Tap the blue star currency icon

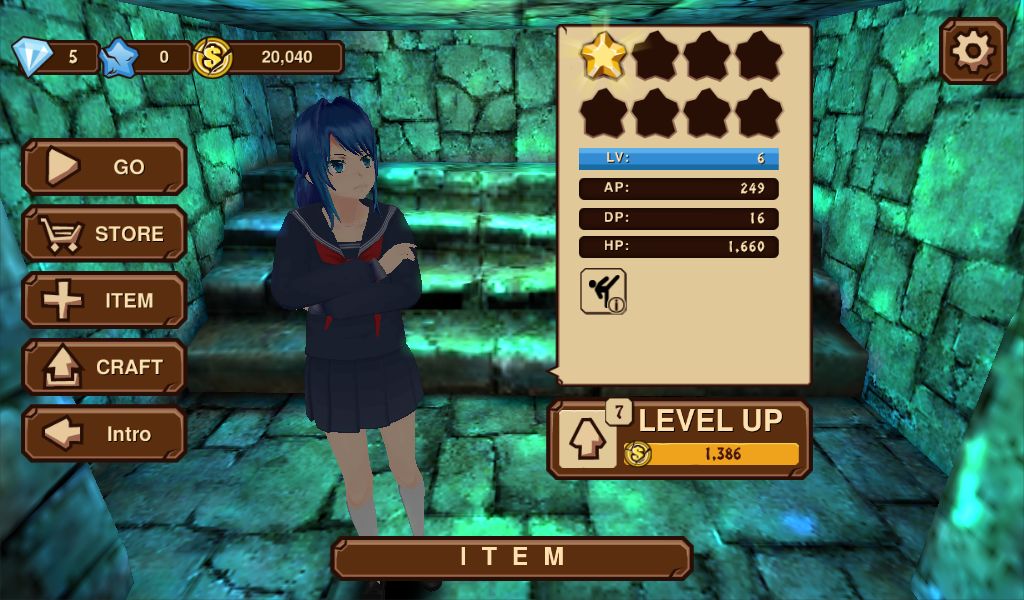click(119, 58)
